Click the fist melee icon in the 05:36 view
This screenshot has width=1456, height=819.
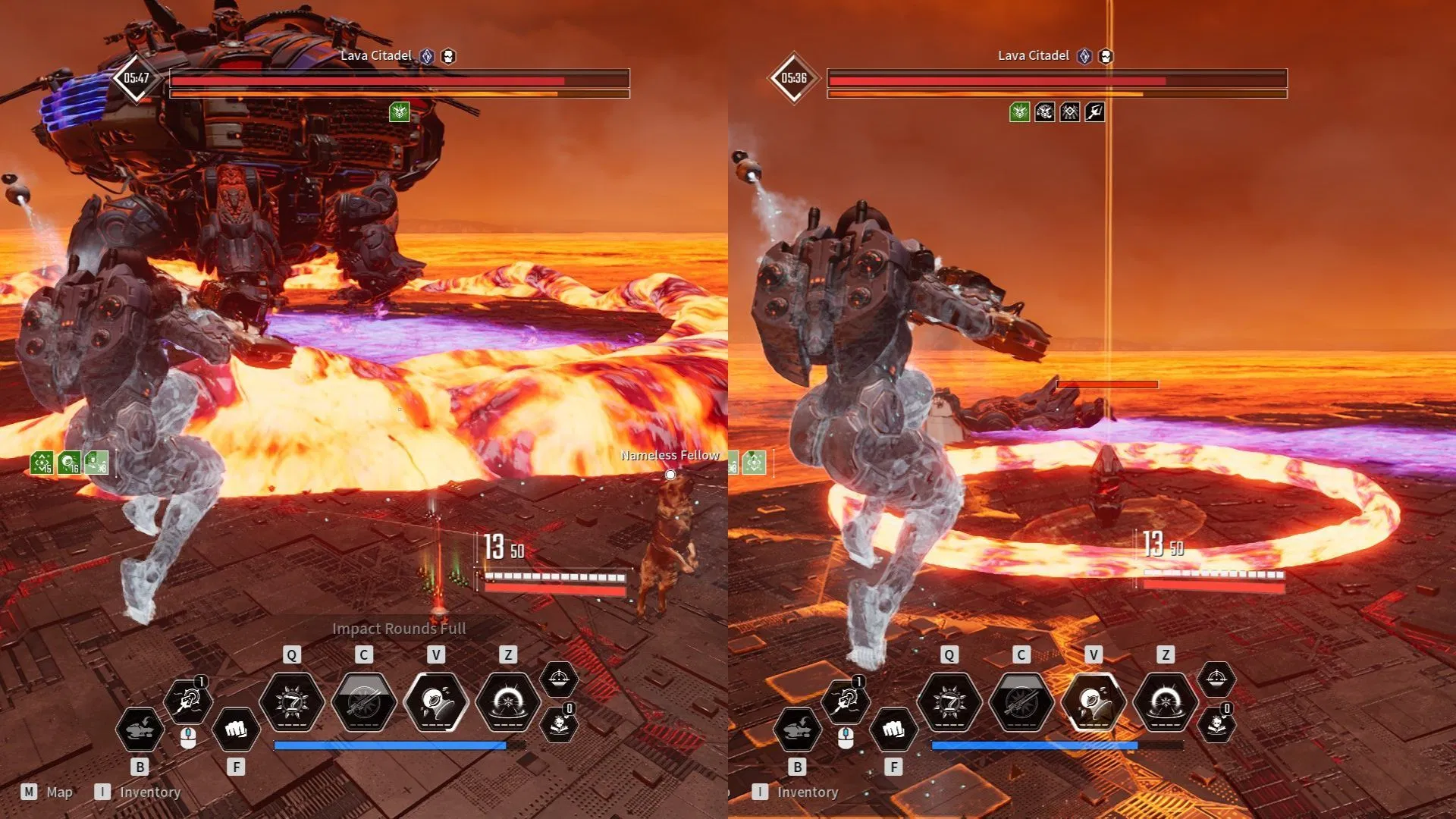(x=893, y=730)
